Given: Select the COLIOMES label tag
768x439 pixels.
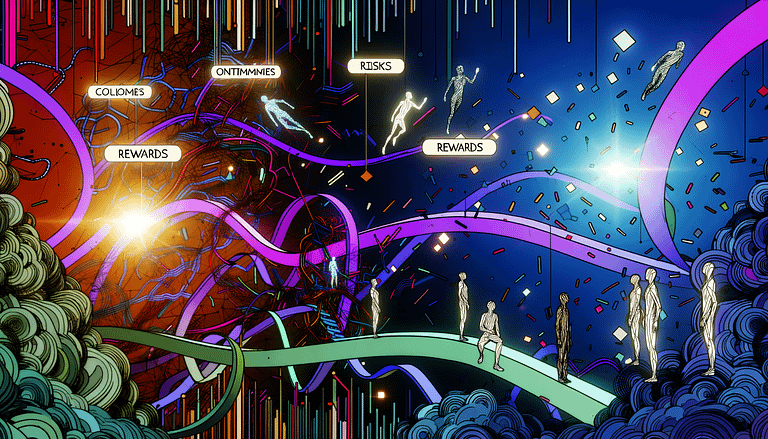Looking at the screenshot, I should click(x=117, y=91).
